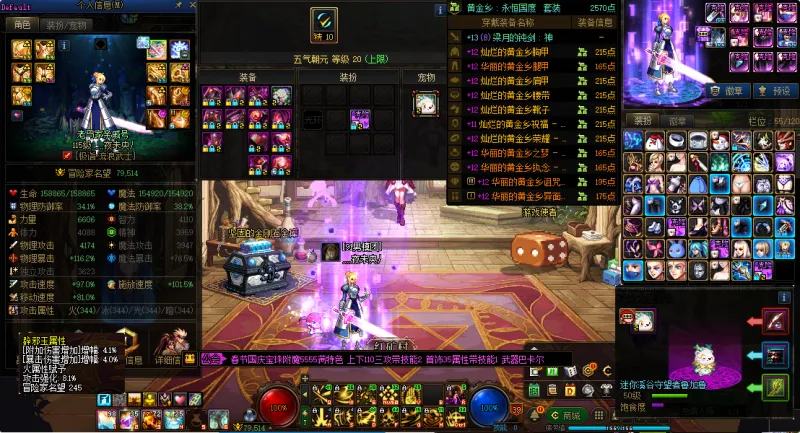This screenshot has height=433, width=800.
Task: Open the 商城 shop button
Action: click(x=567, y=415)
